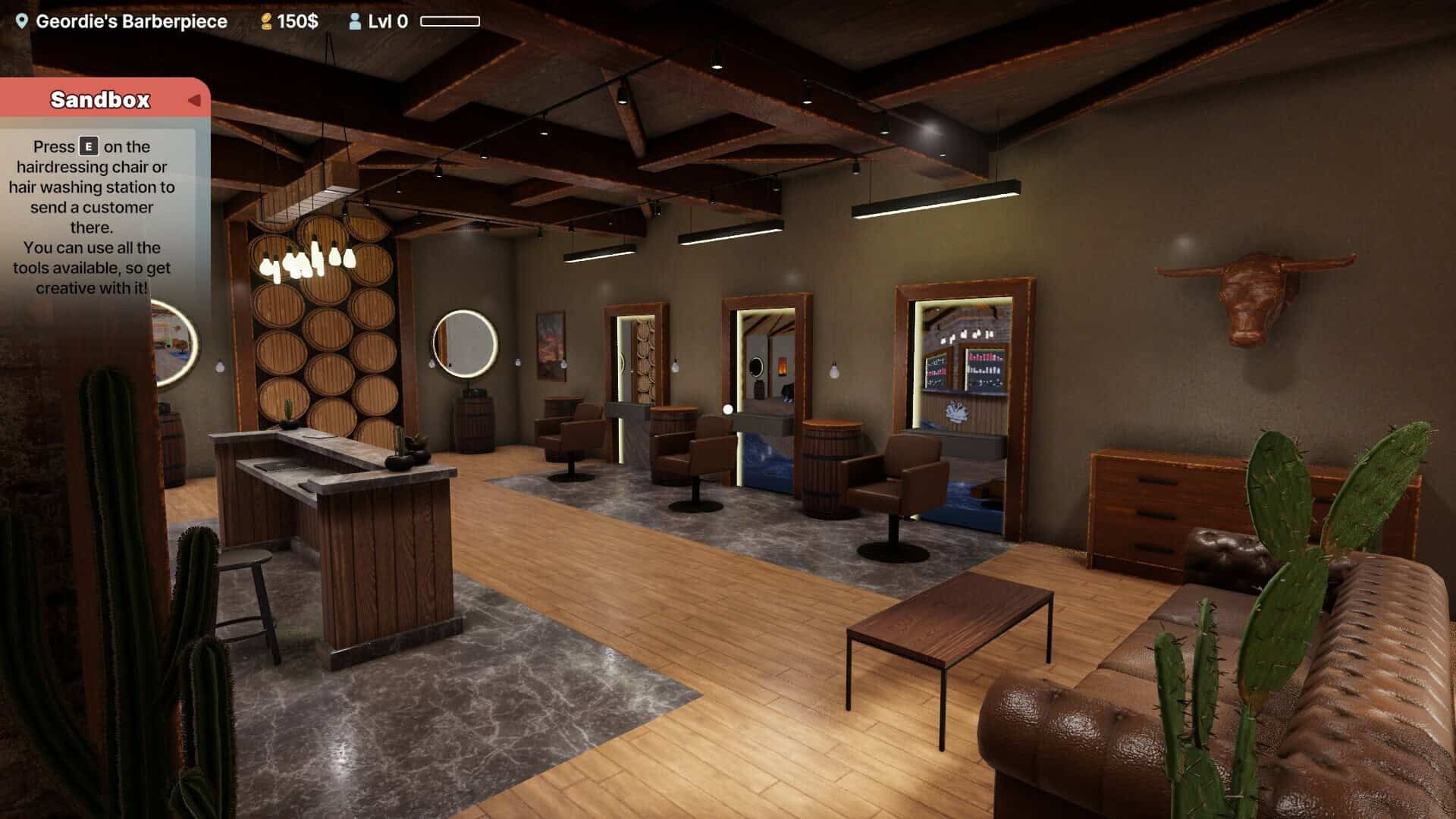Click the location pin icon in the top bar
The height and width of the screenshot is (819, 1456).
point(22,20)
